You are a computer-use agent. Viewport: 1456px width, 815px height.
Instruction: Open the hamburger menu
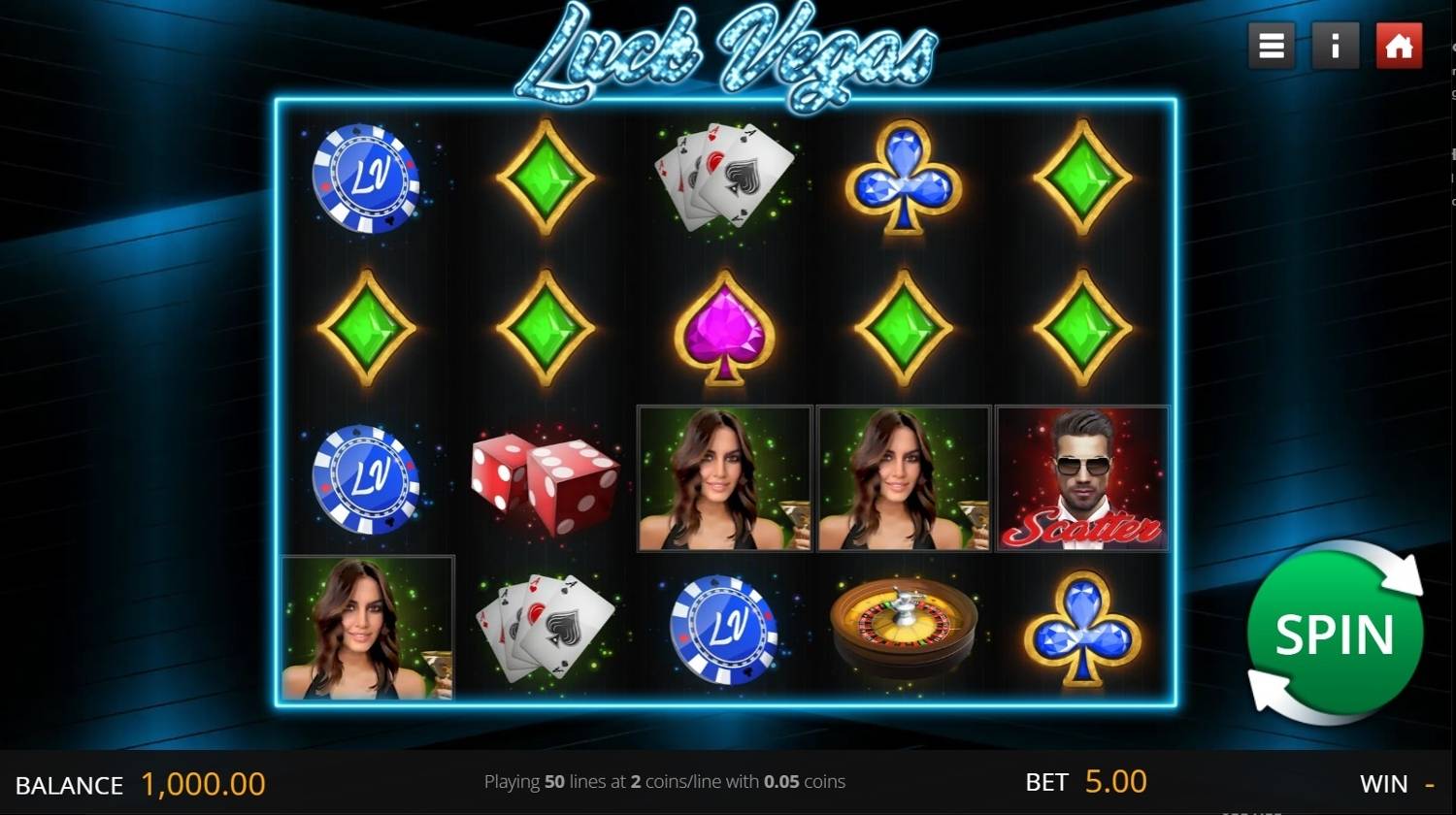coord(1271,46)
